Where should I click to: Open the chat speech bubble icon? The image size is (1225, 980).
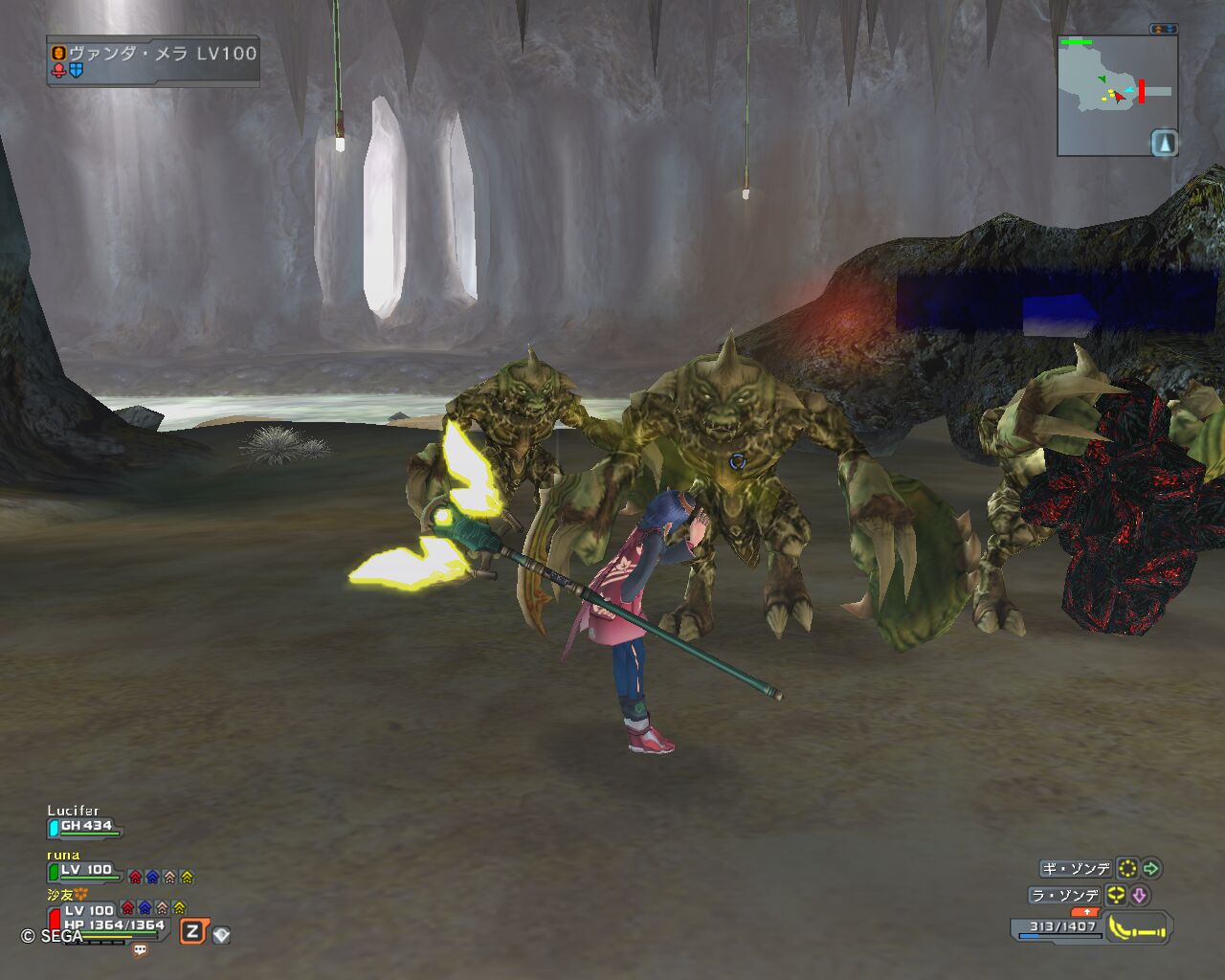pyautogui.click(x=141, y=950)
